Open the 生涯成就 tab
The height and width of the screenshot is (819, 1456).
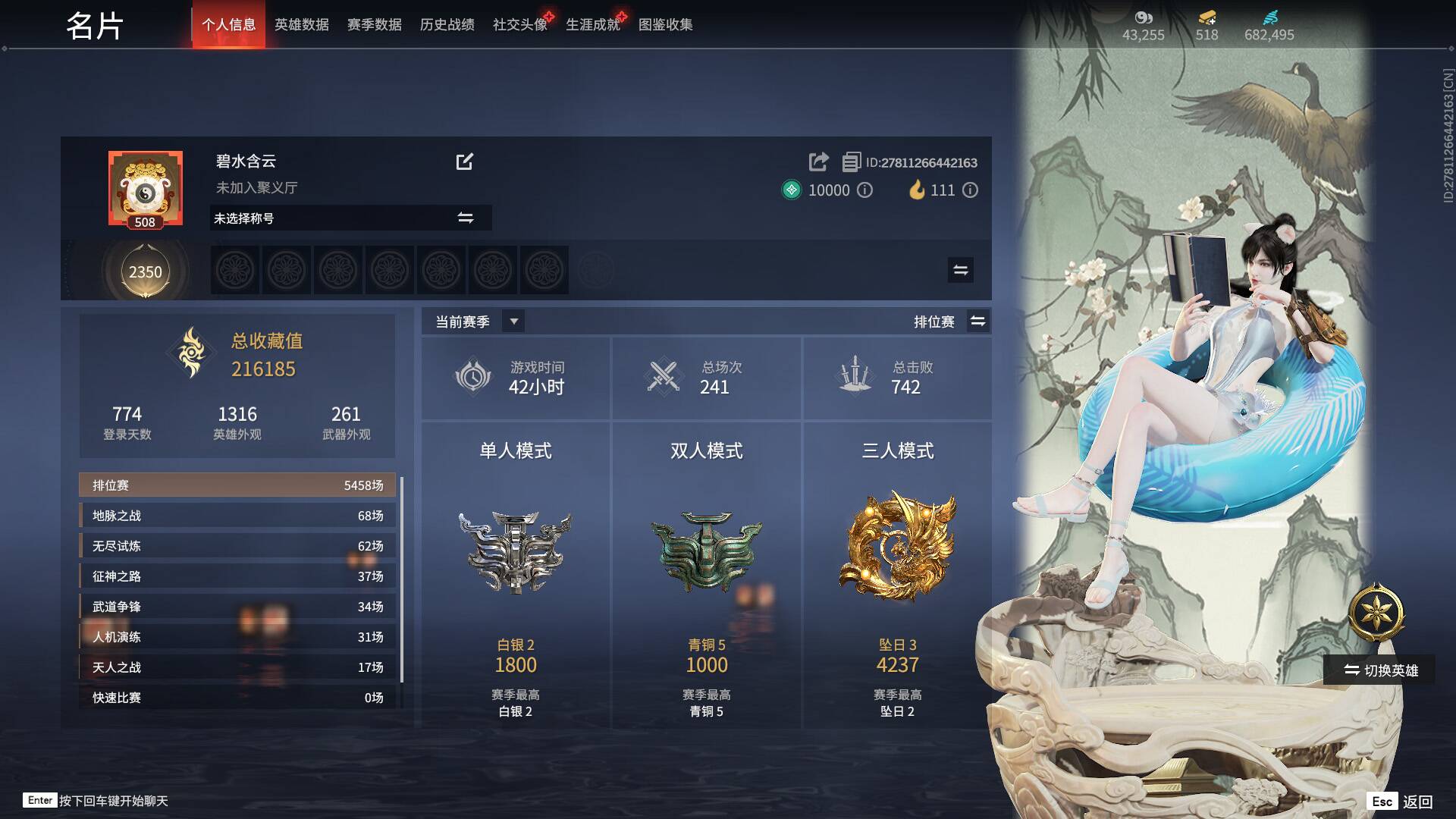point(594,24)
